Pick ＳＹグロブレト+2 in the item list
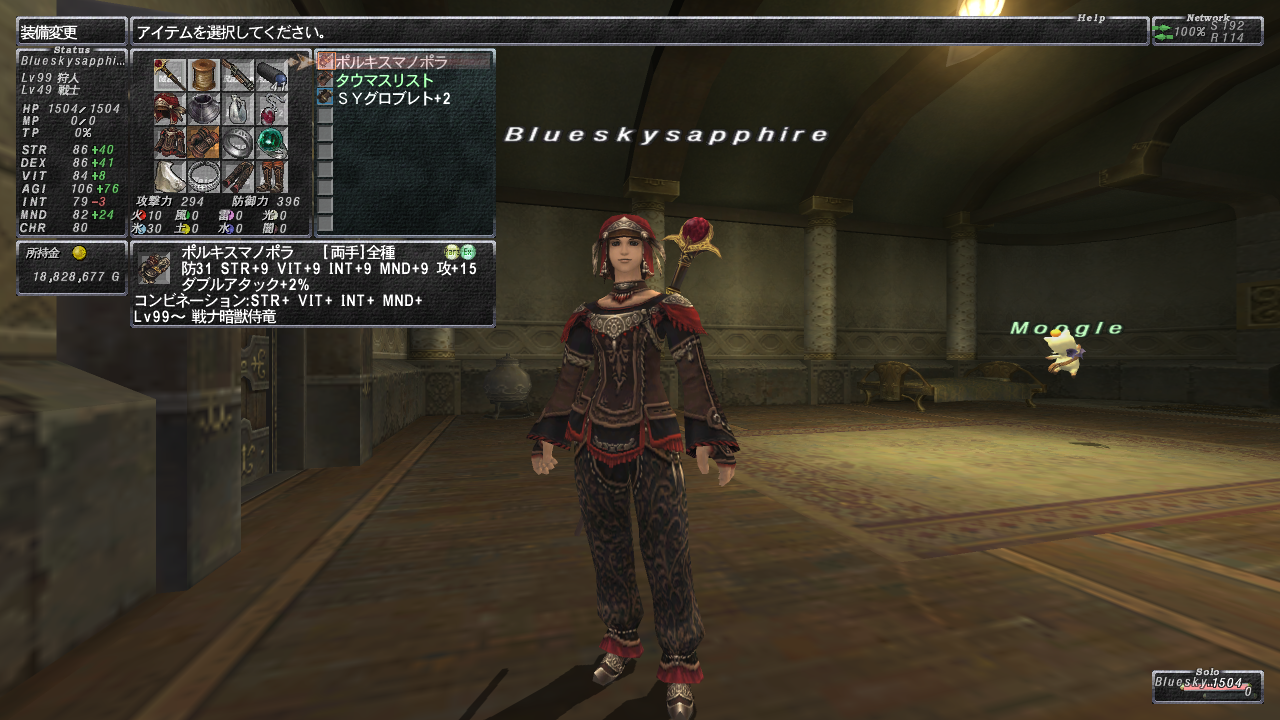Screen dimensions: 1280x720 tap(393, 98)
